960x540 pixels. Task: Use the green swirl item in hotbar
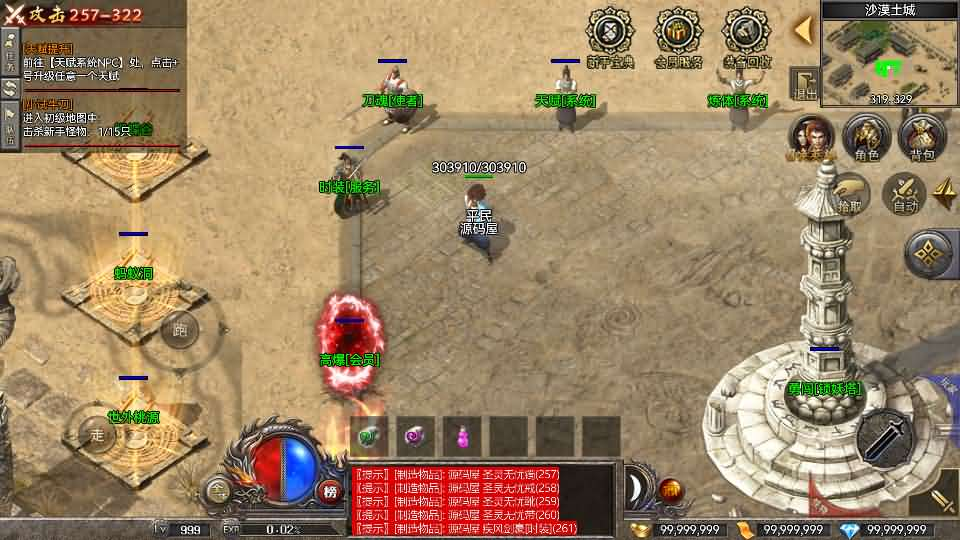click(369, 436)
